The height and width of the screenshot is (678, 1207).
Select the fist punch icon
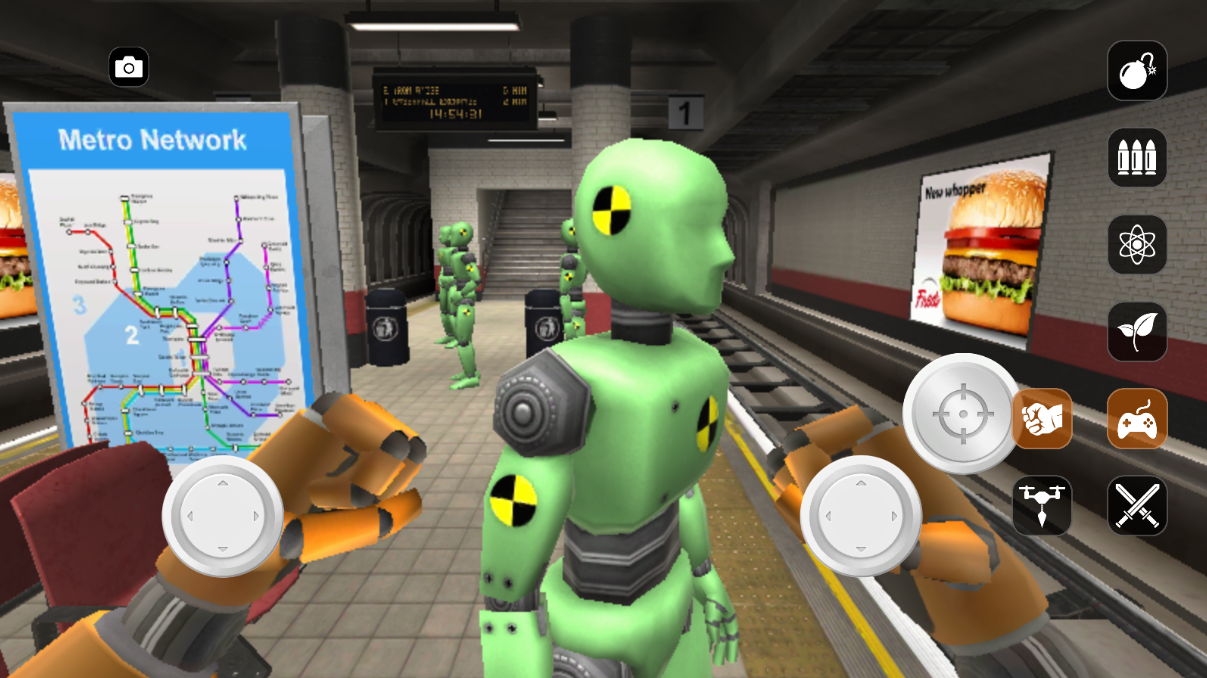click(x=1042, y=418)
